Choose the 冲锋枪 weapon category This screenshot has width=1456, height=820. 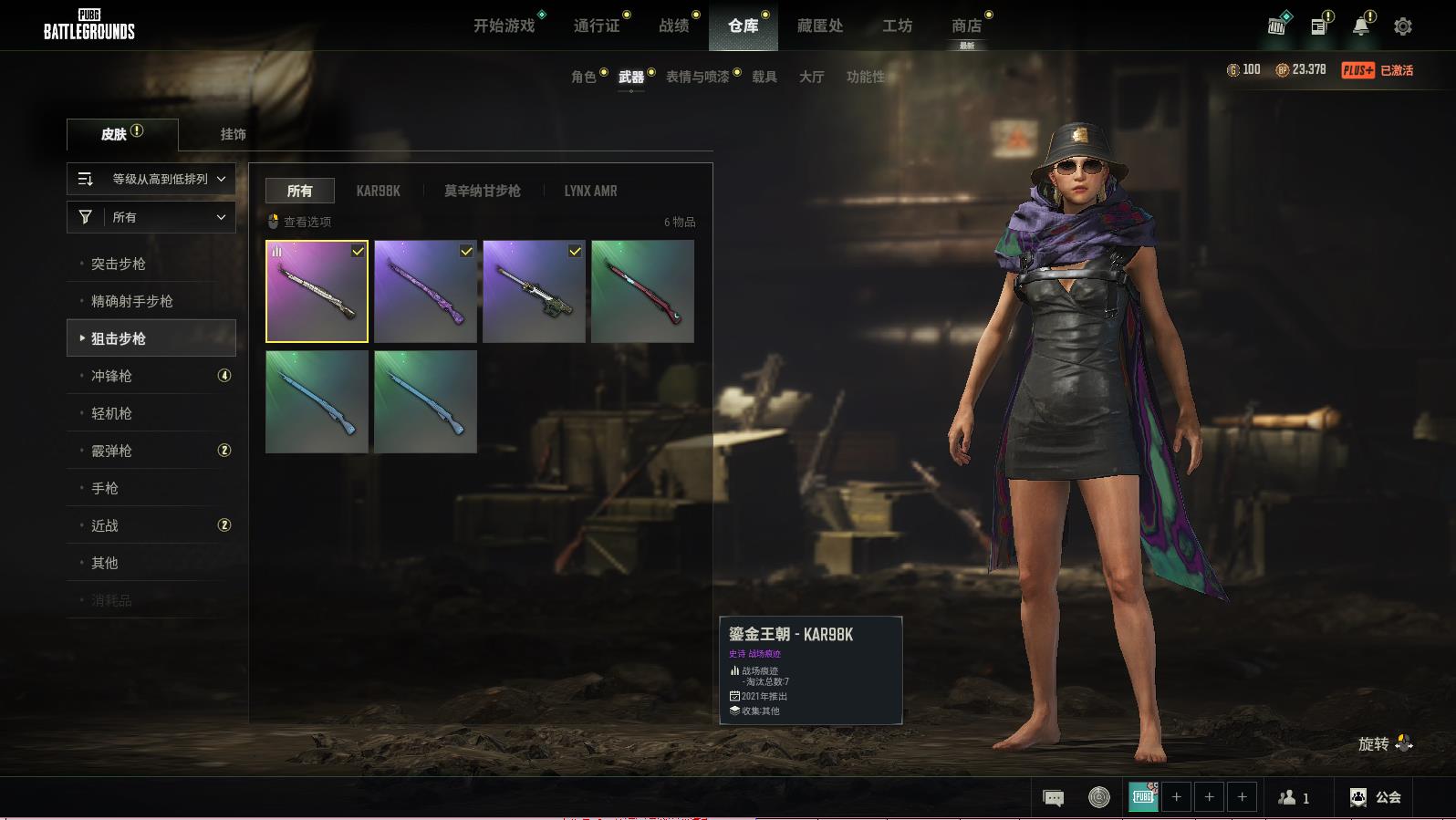pos(111,376)
